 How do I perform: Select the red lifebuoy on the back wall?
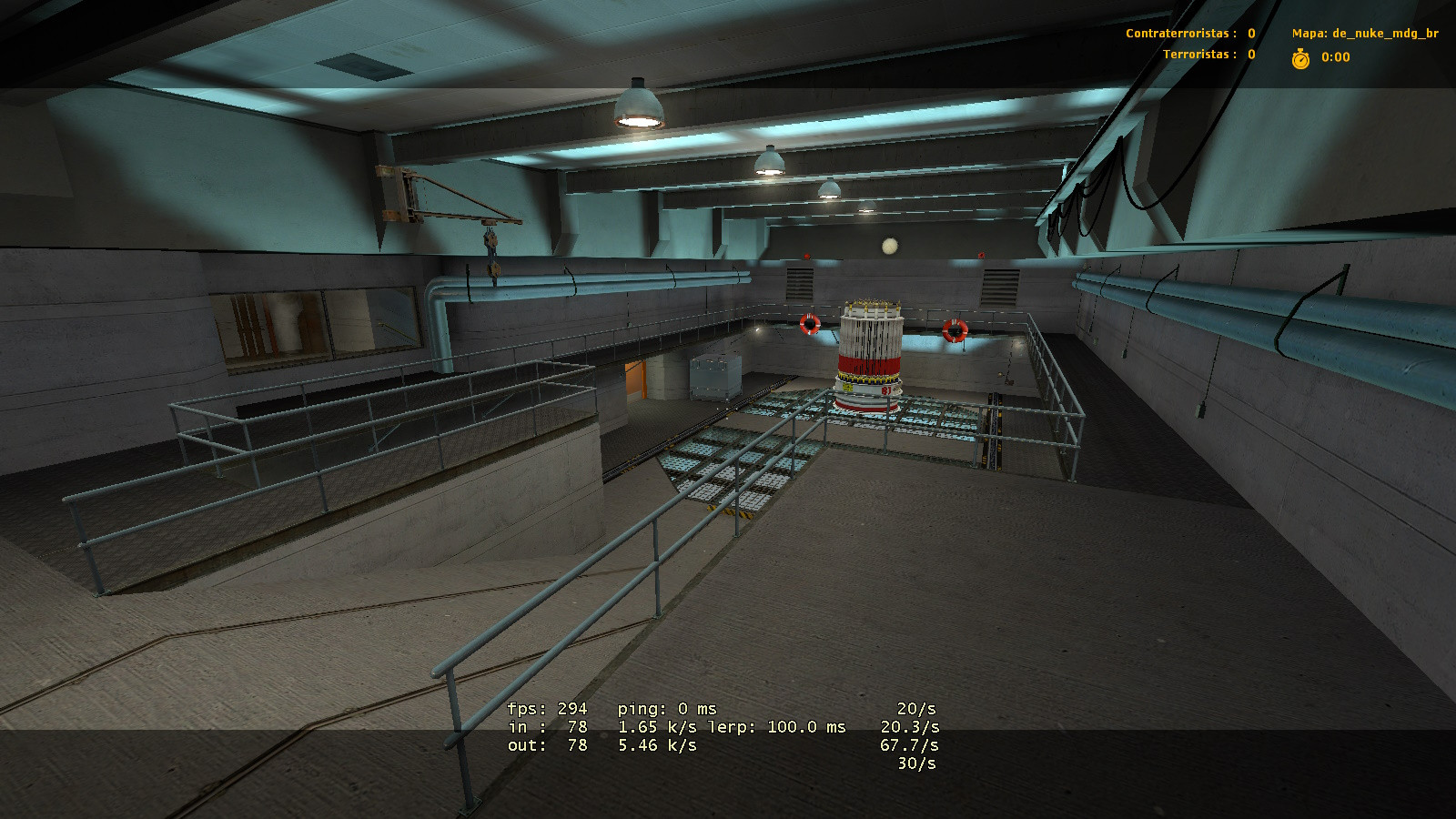808,326
